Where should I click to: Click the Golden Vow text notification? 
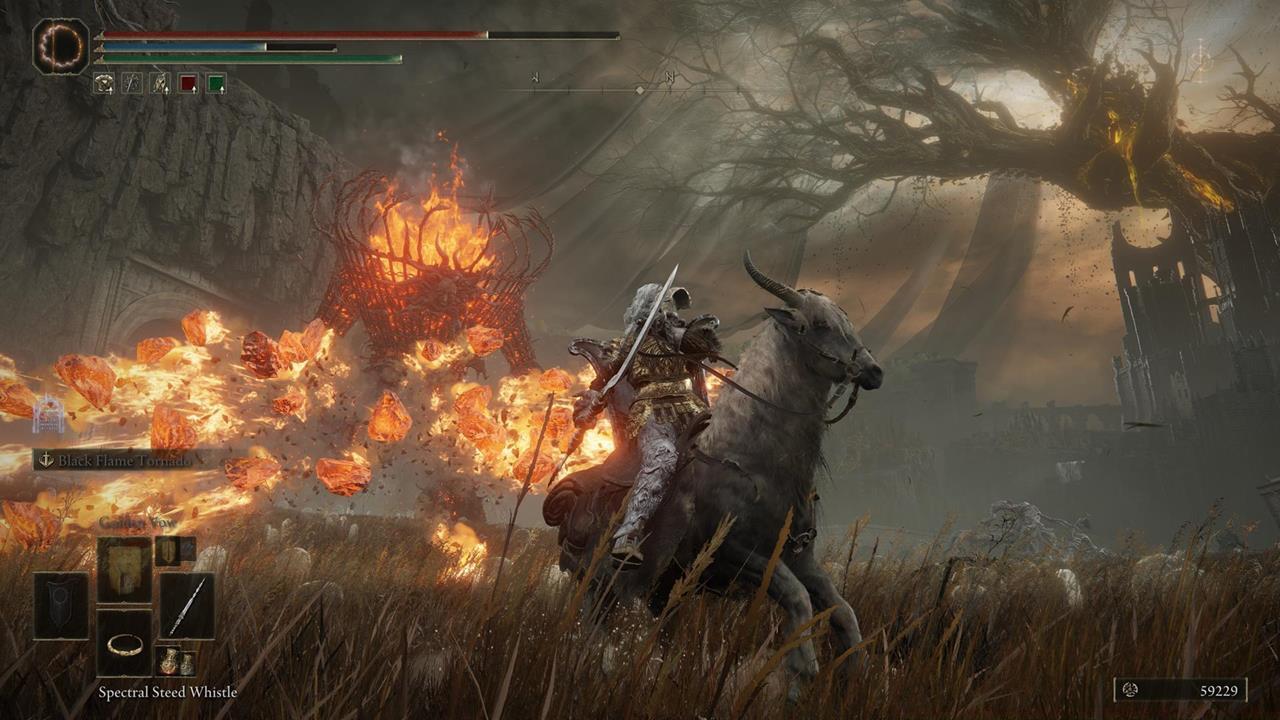tap(135, 521)
